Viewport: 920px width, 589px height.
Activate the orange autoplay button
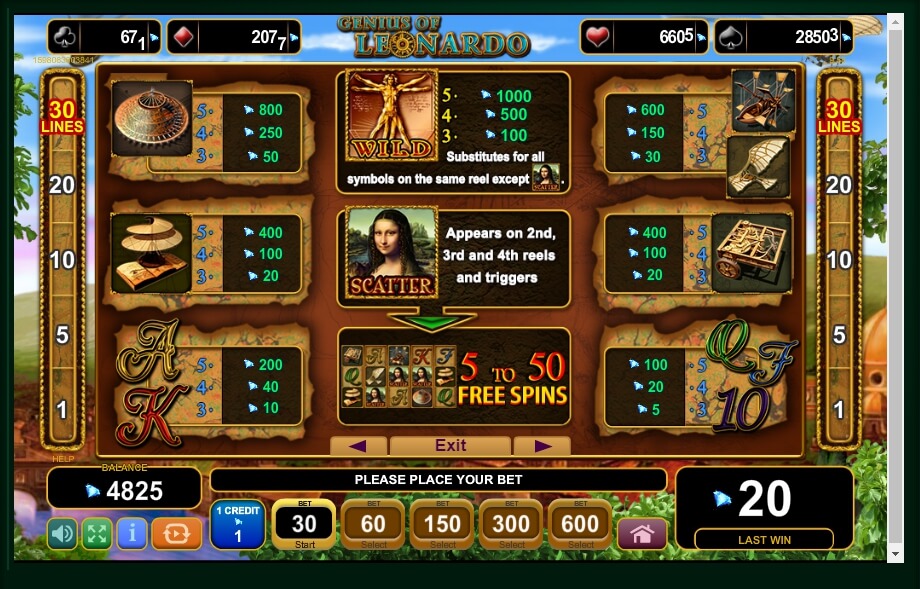(x=176, y=534)
